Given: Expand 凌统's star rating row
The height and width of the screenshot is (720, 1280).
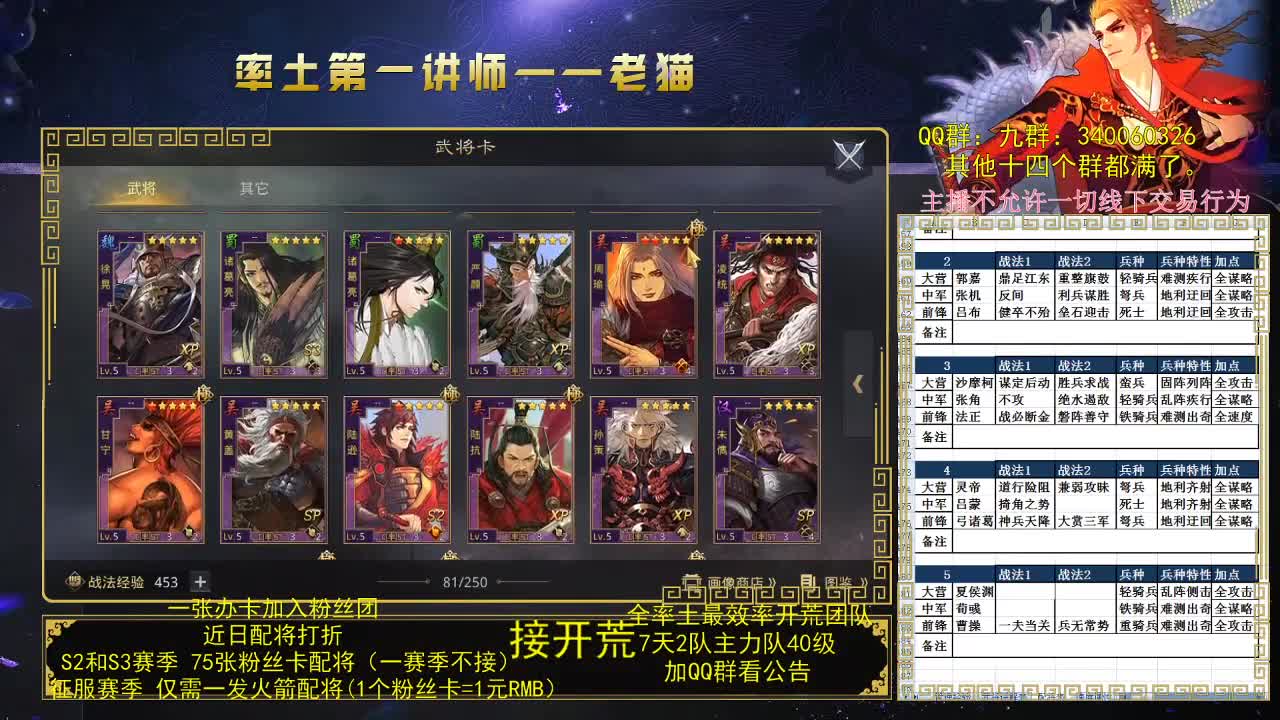Looking at the screenshot, I should 790,238.
